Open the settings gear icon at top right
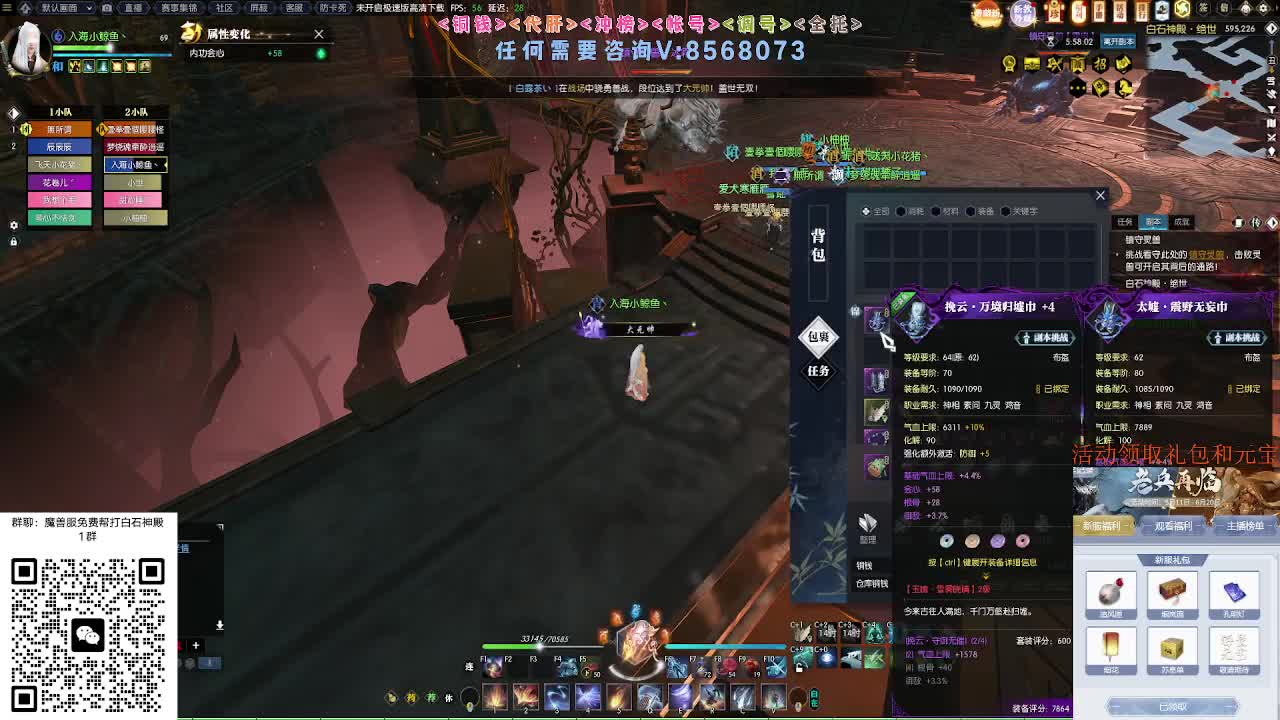This screenshot has height=720, width=1280. (1264, 8)
